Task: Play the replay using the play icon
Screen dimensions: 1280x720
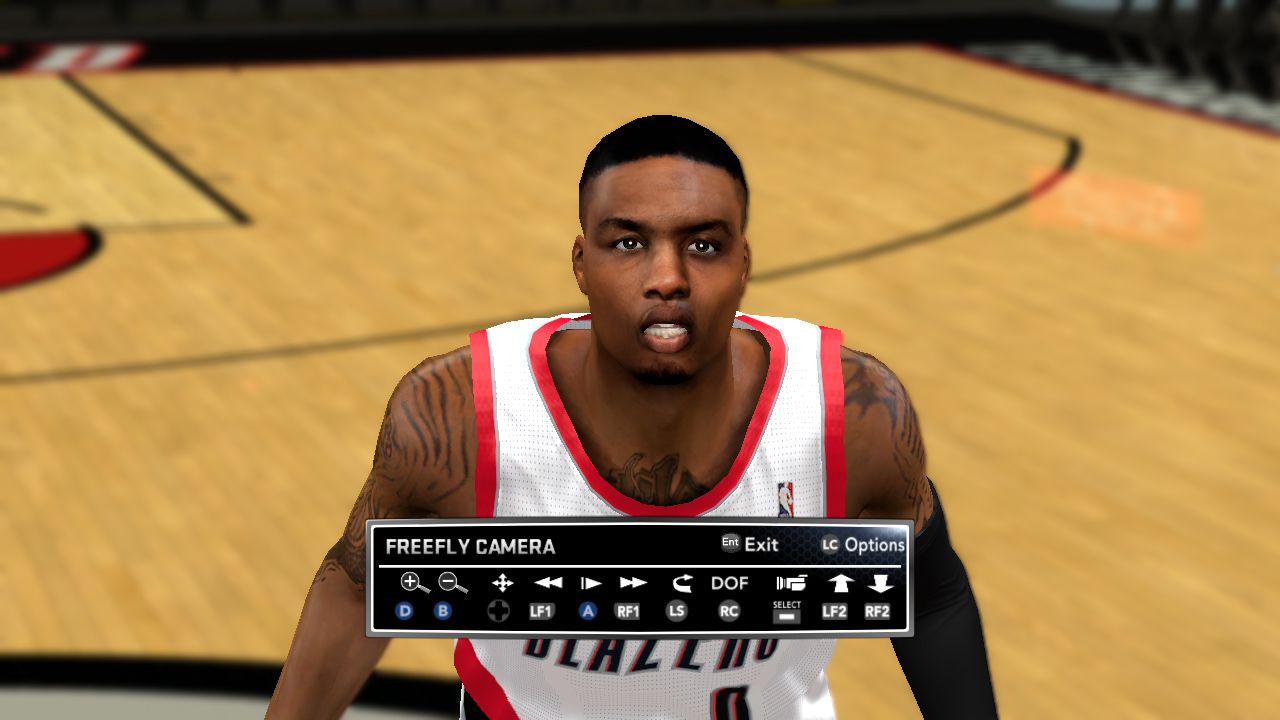Action: 591,582
